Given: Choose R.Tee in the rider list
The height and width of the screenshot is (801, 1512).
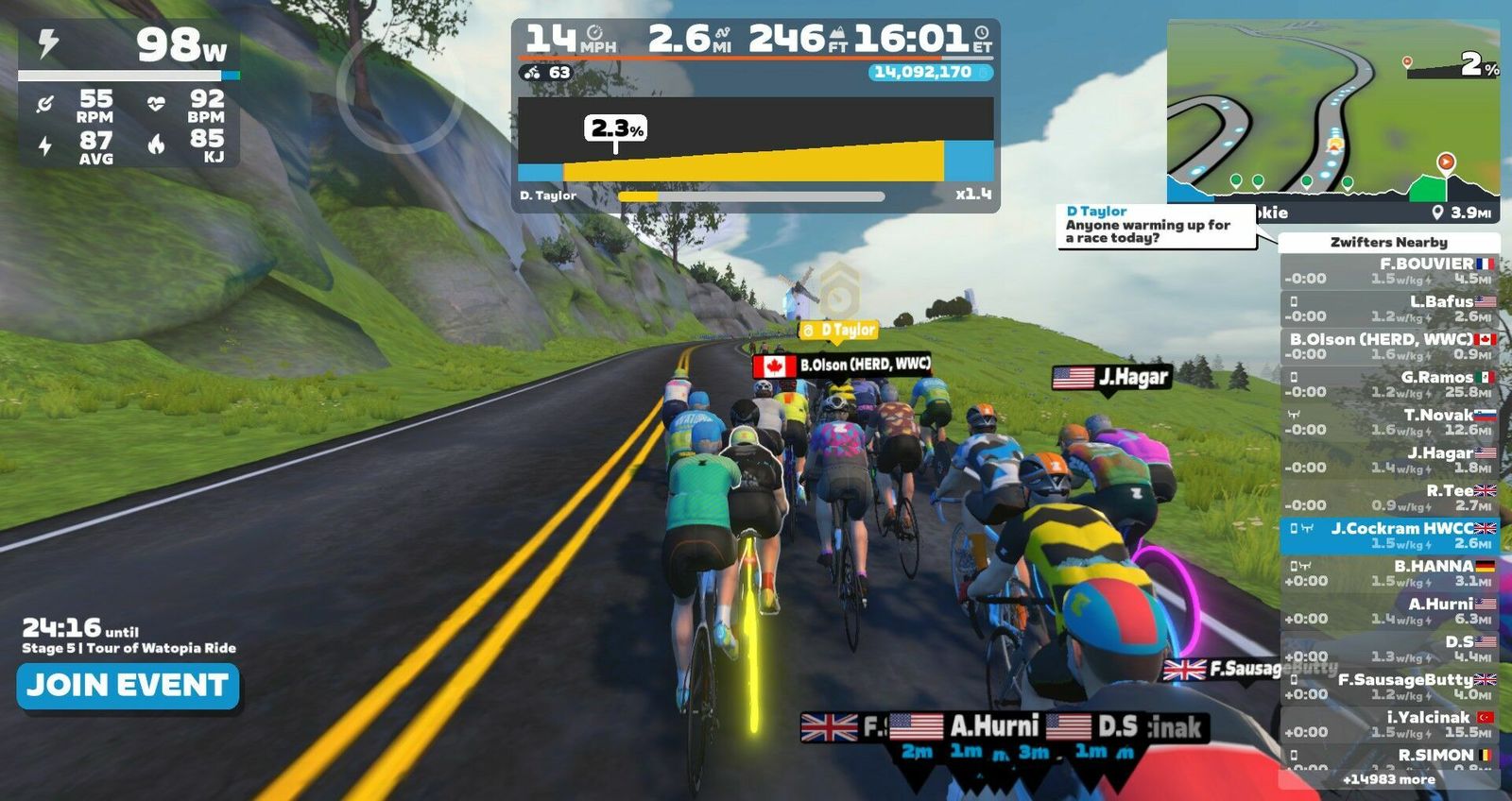Looking at the screenshot, I should pos(1389,498).
